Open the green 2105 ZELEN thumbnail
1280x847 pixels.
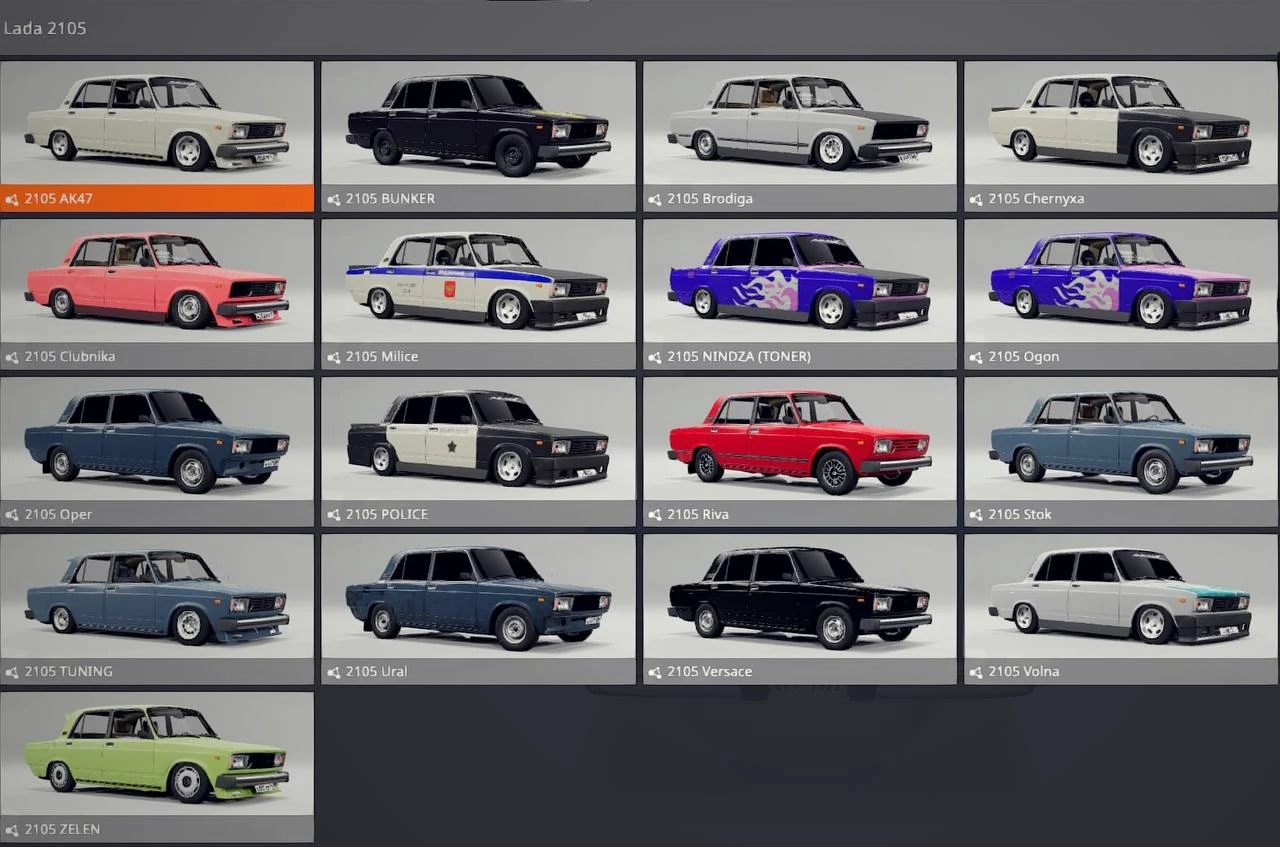157,756
